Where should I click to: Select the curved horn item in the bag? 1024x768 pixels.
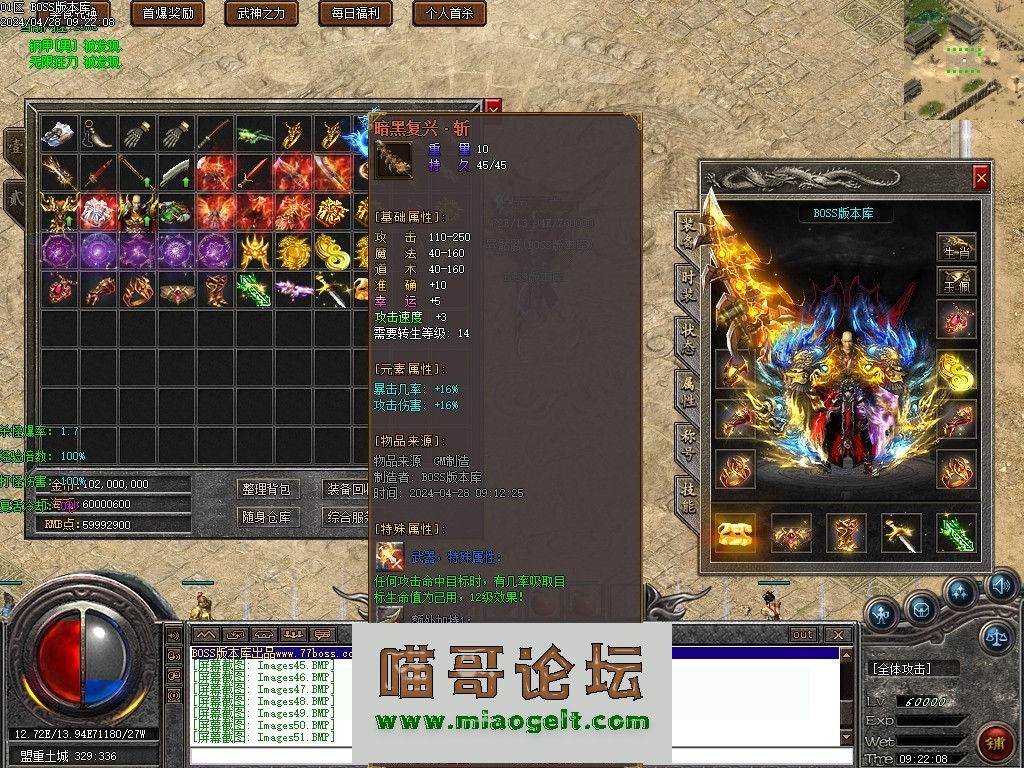(x=98, y=134)
